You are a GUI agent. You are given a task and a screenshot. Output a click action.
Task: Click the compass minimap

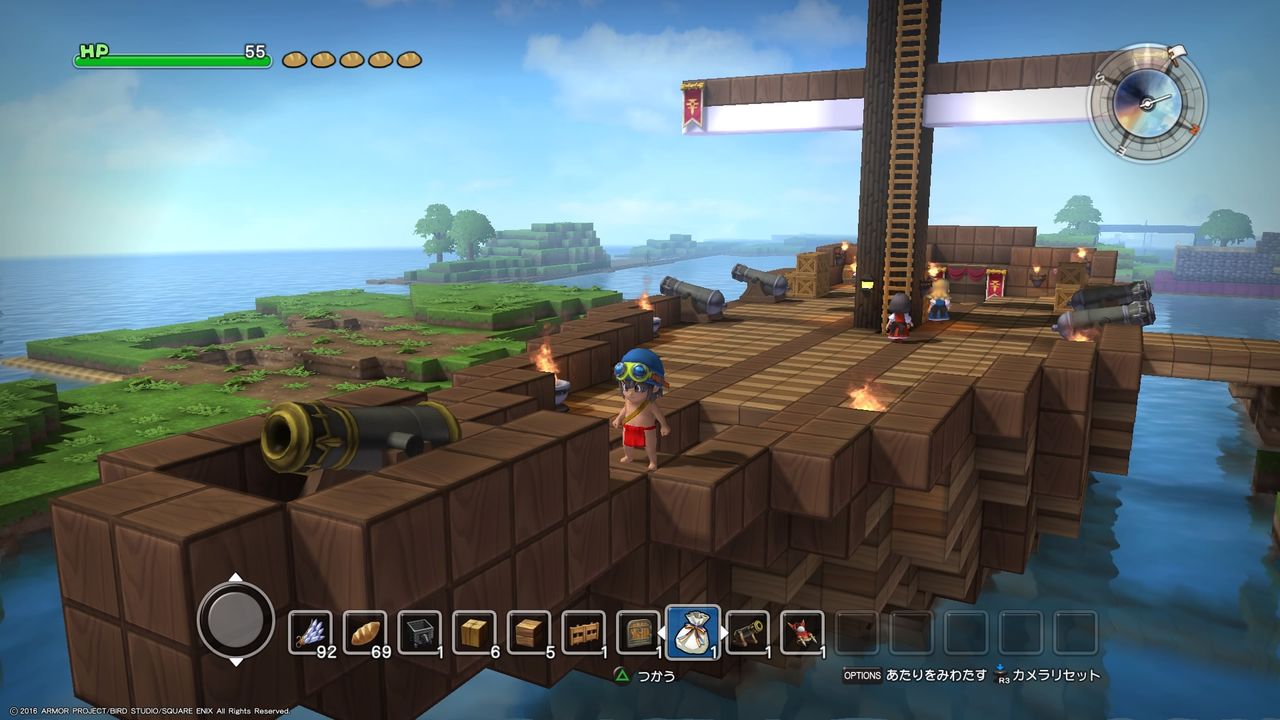pyautogui.click(x=1146, y=102)
